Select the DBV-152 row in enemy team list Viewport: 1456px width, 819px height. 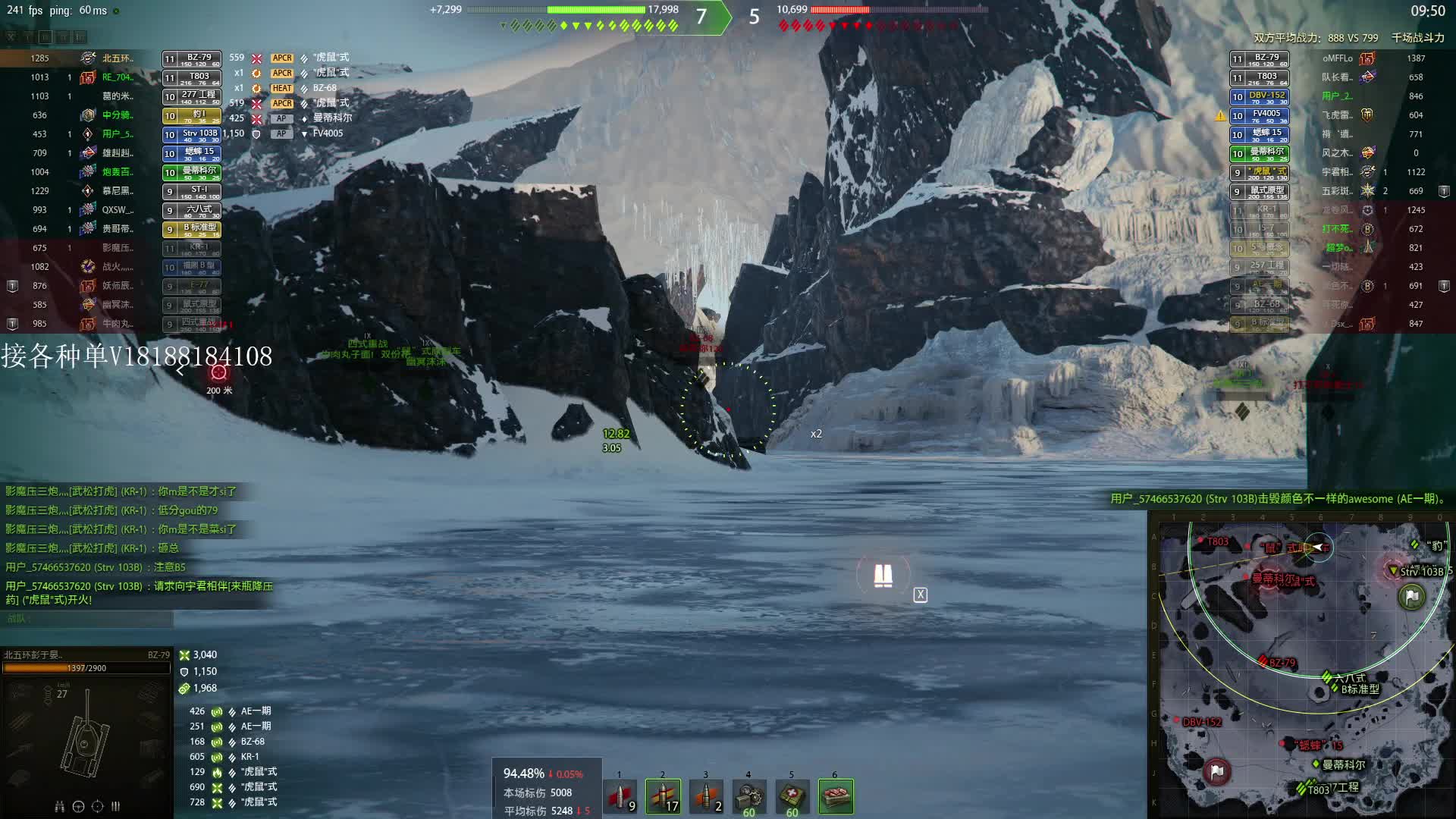[x=1259, y=96]
